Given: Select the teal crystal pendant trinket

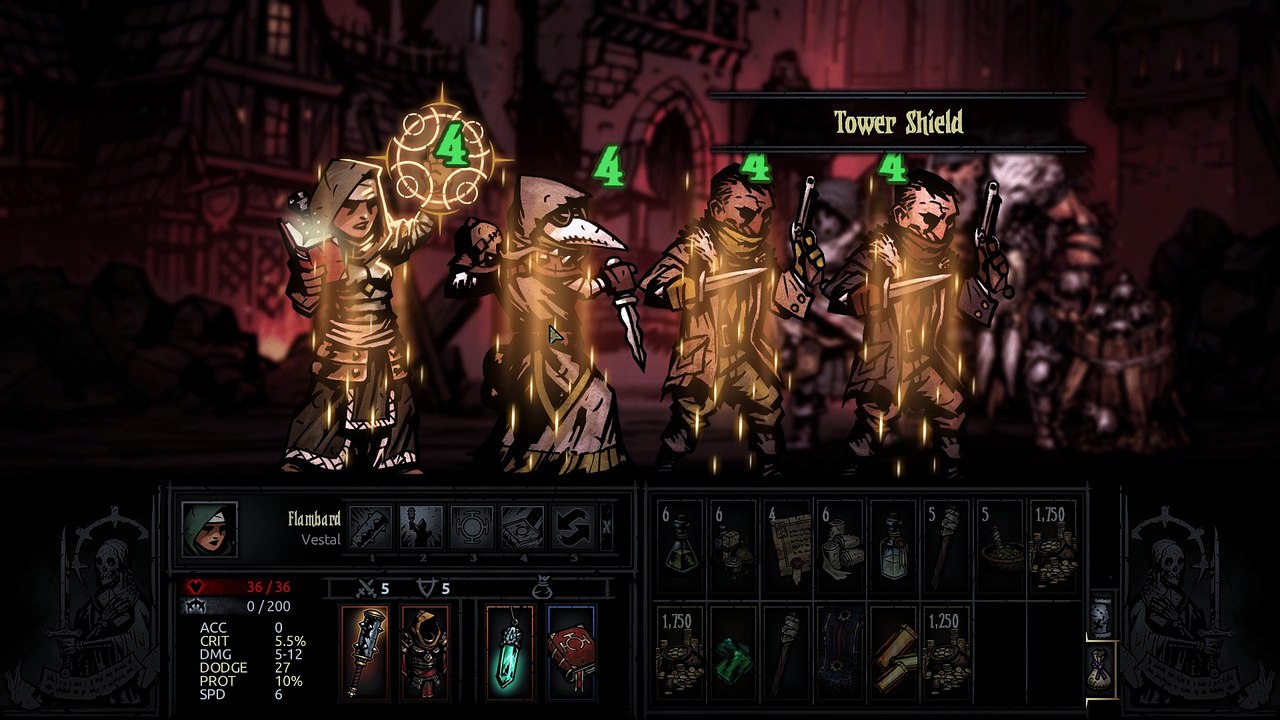Looking at the screenshot, I should (x=509, y=652).
